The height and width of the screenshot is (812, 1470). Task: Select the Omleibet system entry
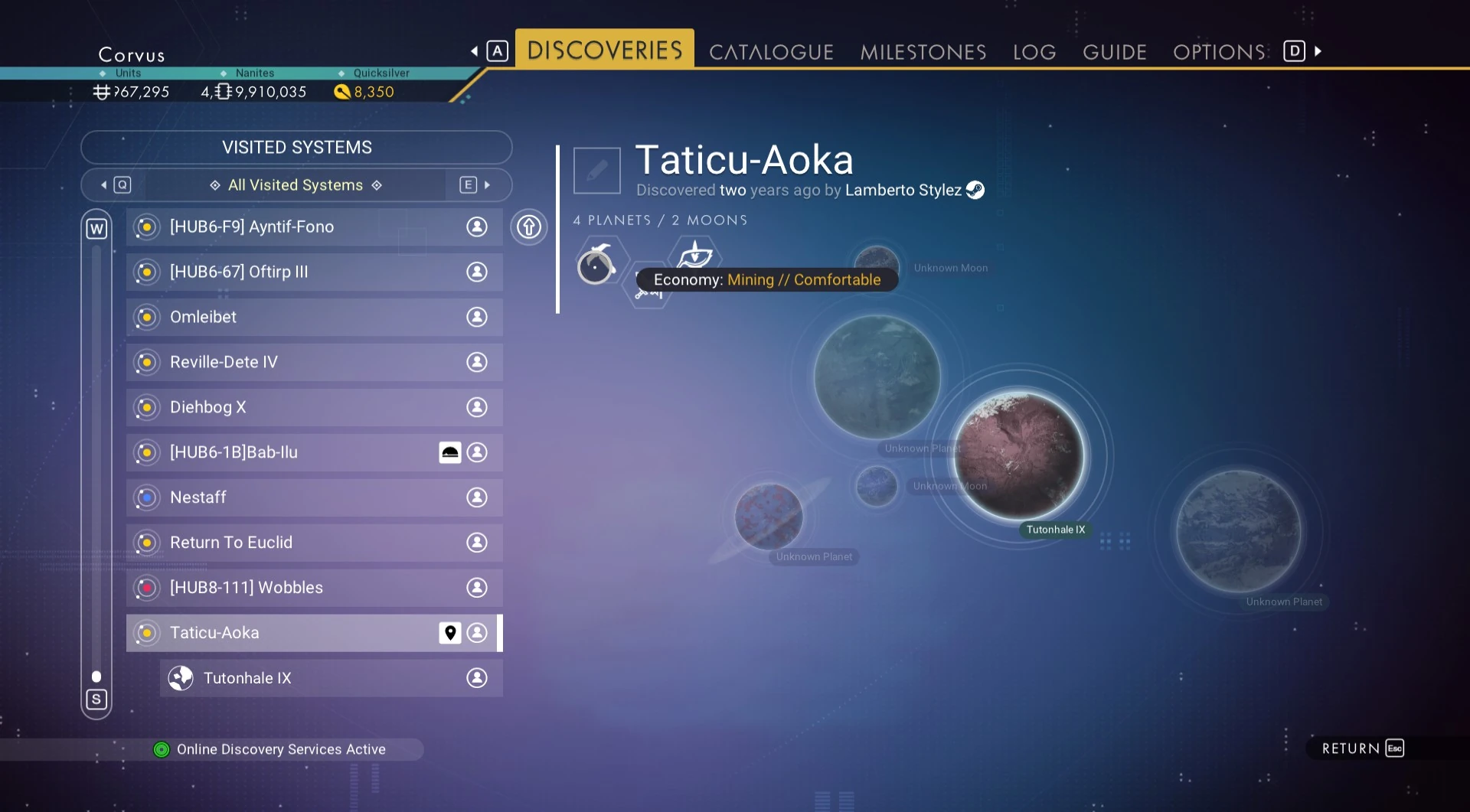tap(314, 317)
